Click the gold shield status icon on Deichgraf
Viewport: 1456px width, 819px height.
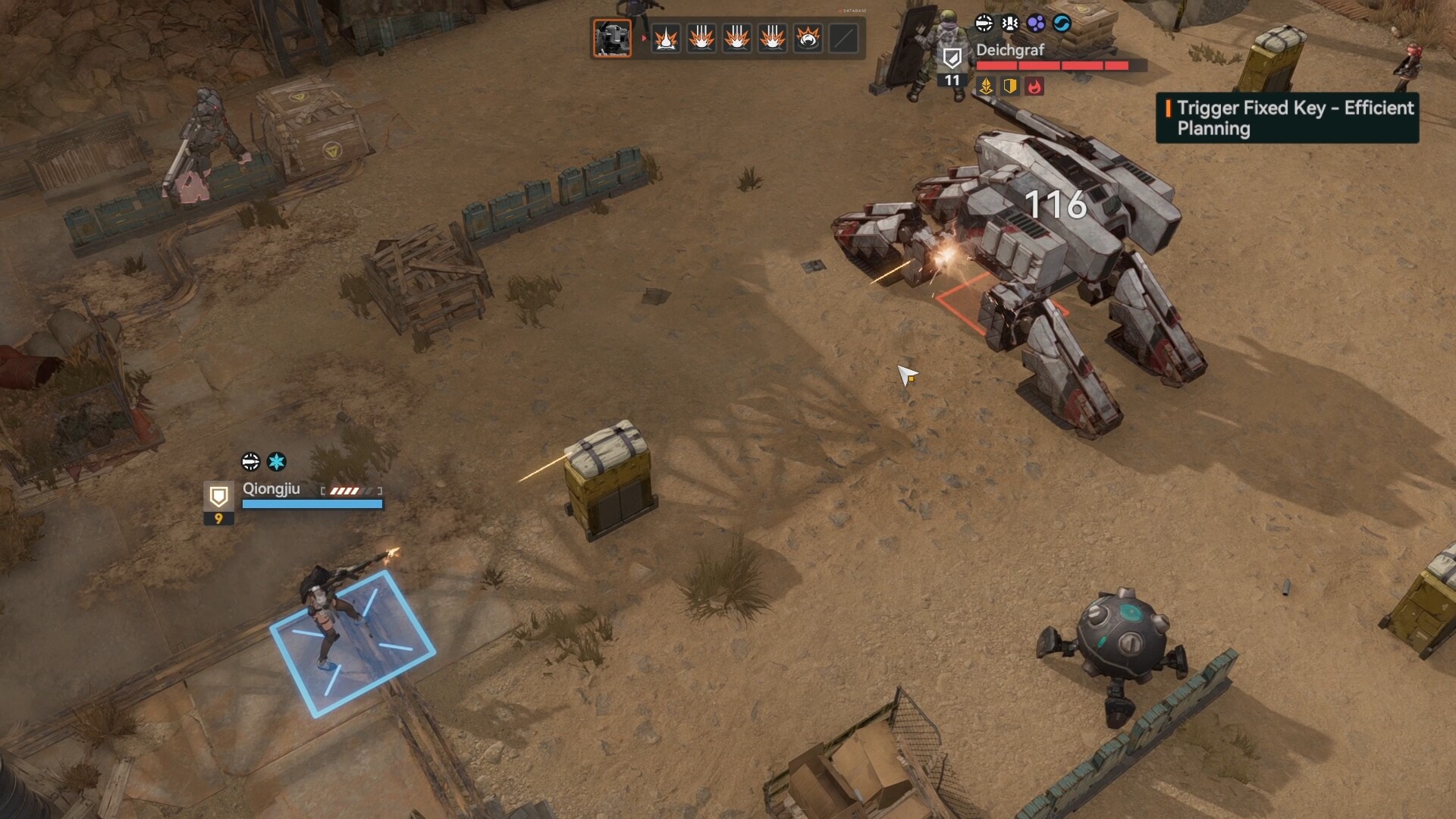click(1009, 86)
